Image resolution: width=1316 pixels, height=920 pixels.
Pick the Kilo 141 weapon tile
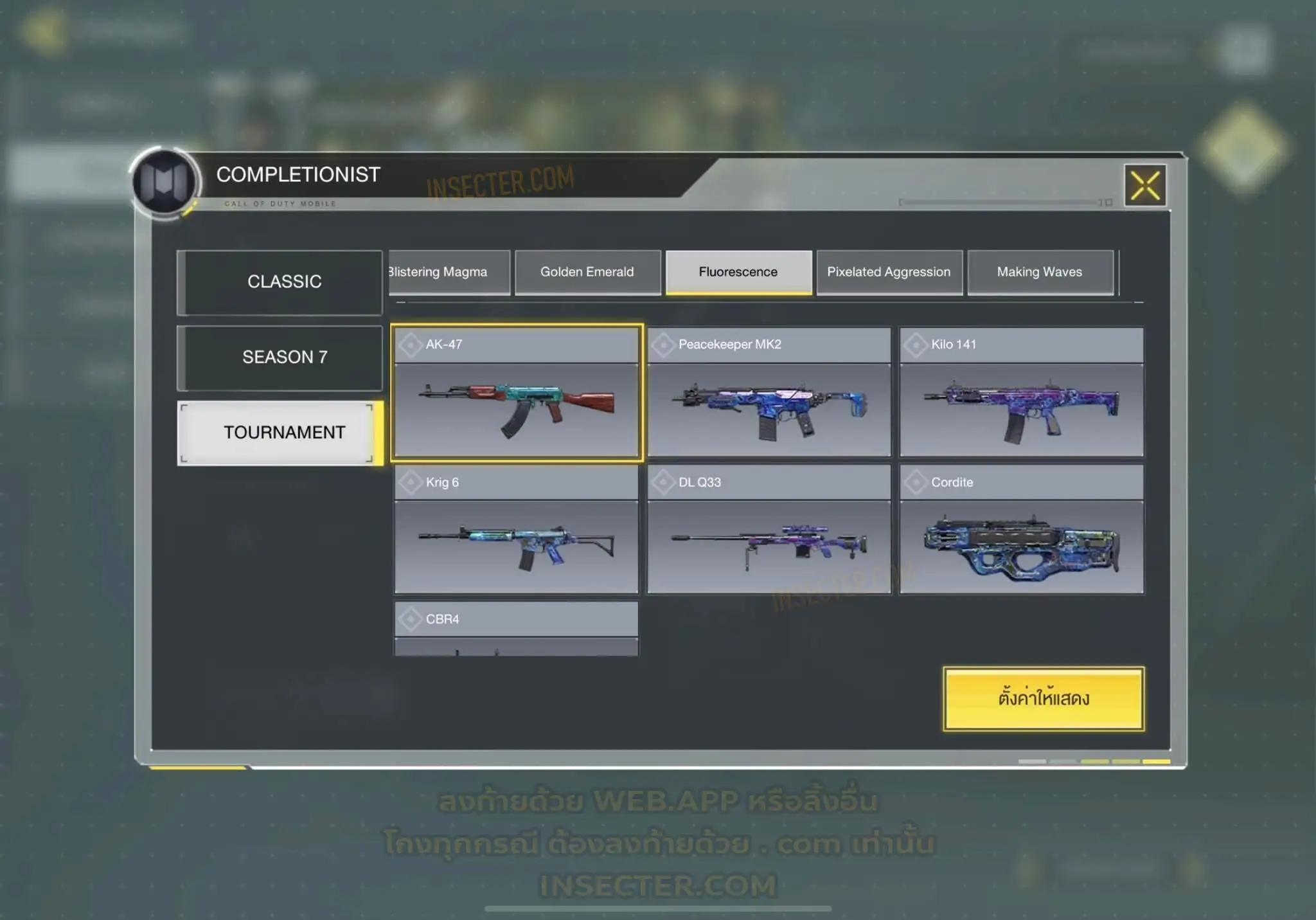click(1022, 393)
